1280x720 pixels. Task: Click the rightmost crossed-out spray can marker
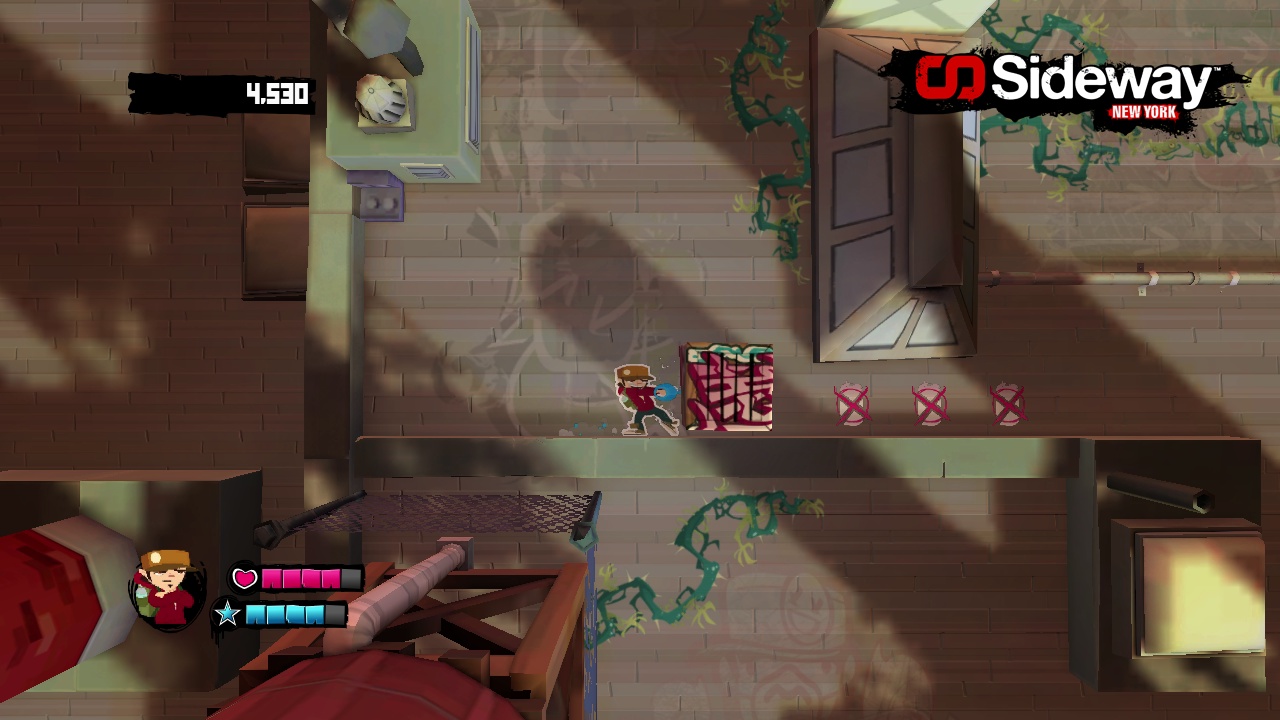click(x=1007, y=404)
